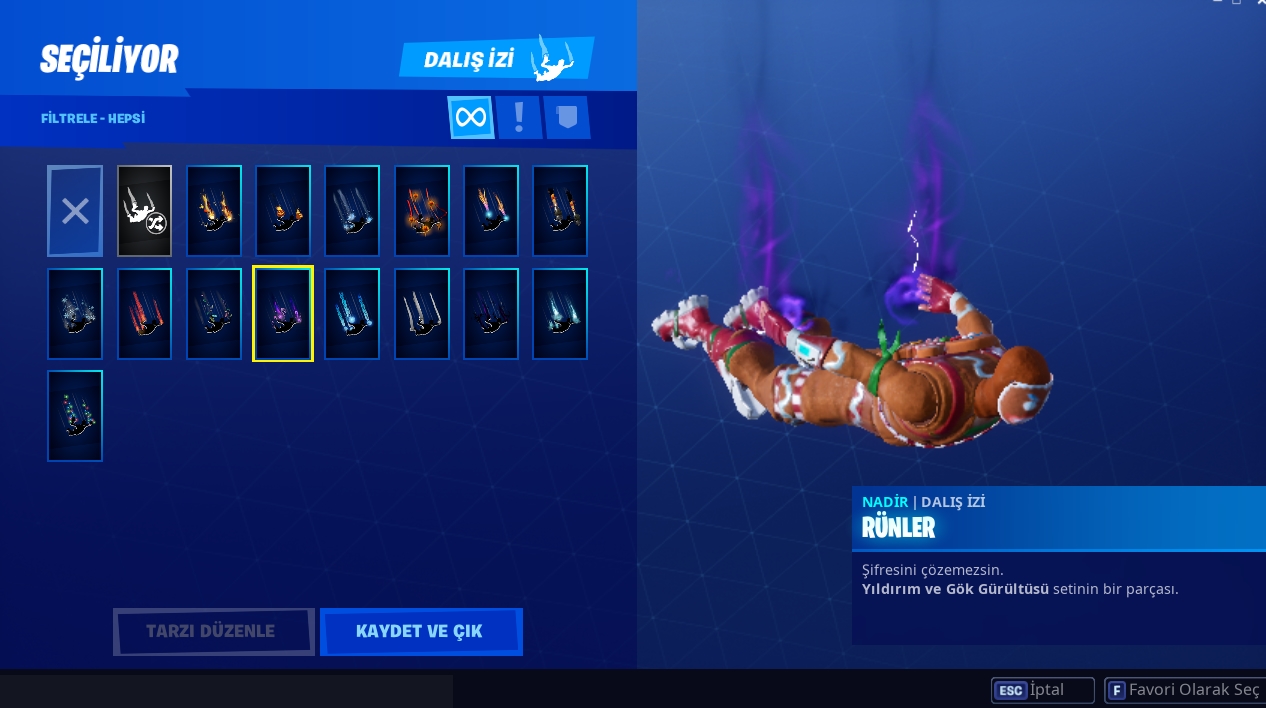Click the Kaydet ve Çık button
The width and height of the screenshot is (1266, 708).
click(420, 631)
